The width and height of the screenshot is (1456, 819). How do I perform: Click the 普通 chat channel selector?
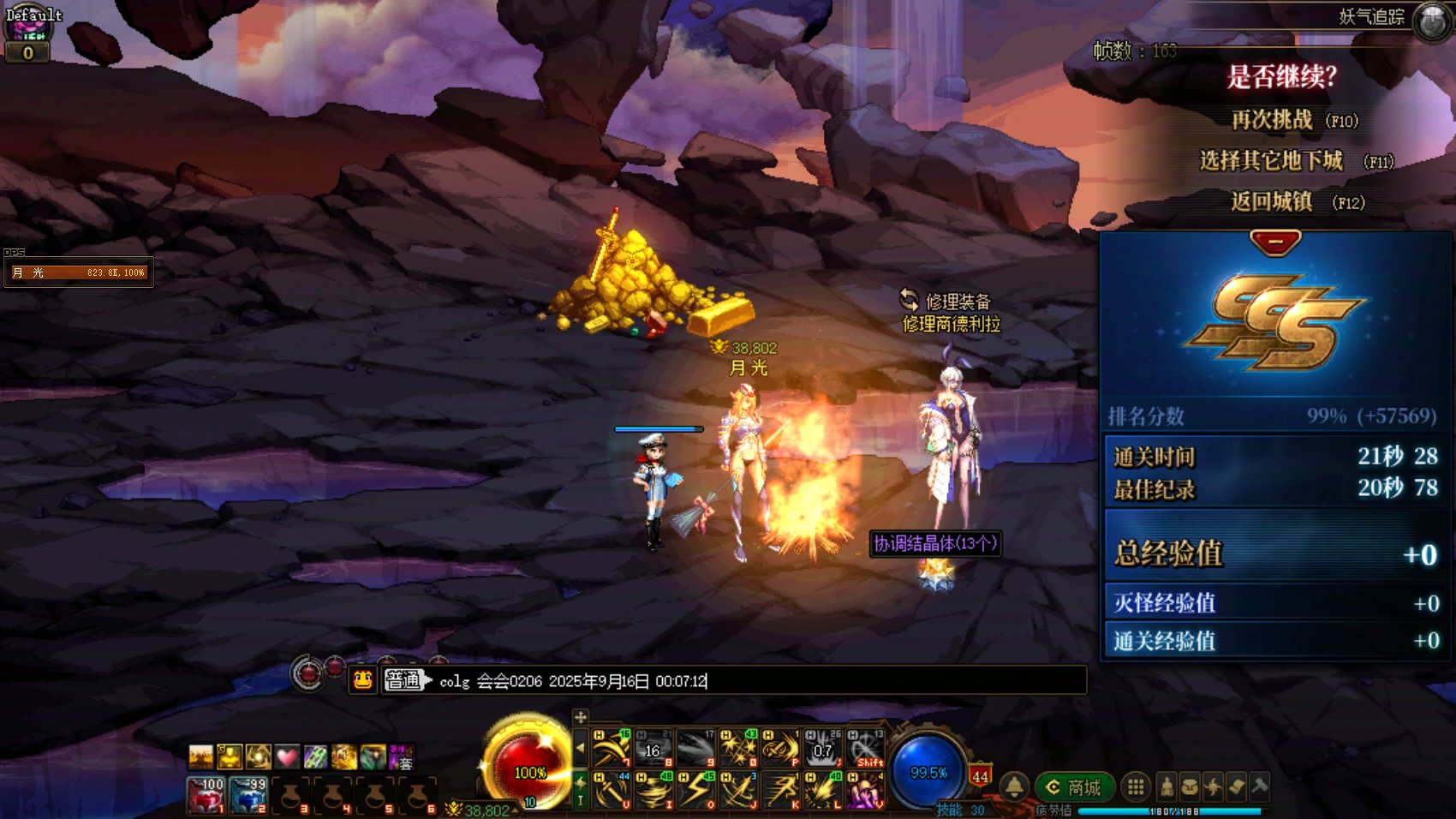coord(404,680)
